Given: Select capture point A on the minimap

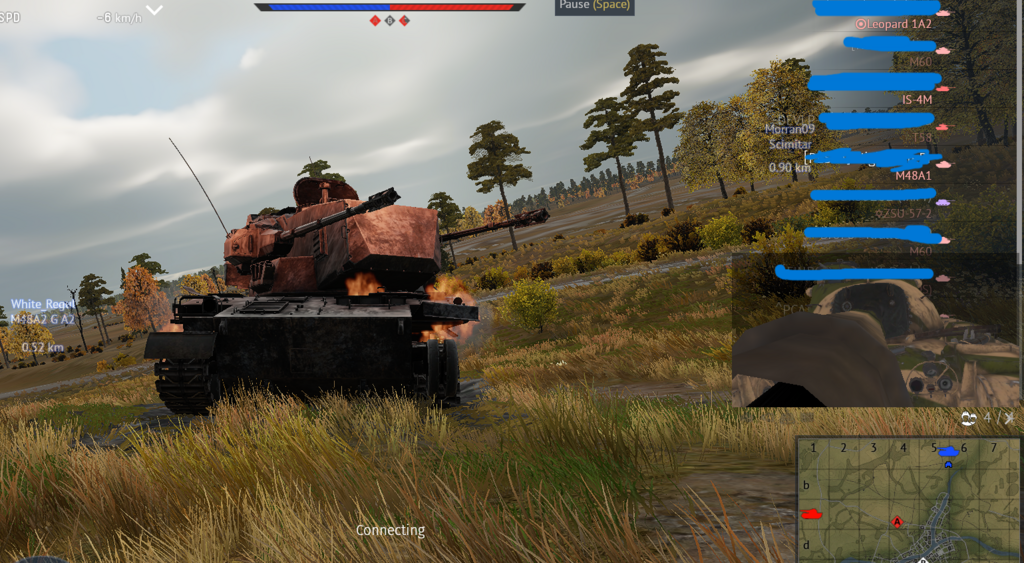Looking at the screenshot, I should pos(897,522).
